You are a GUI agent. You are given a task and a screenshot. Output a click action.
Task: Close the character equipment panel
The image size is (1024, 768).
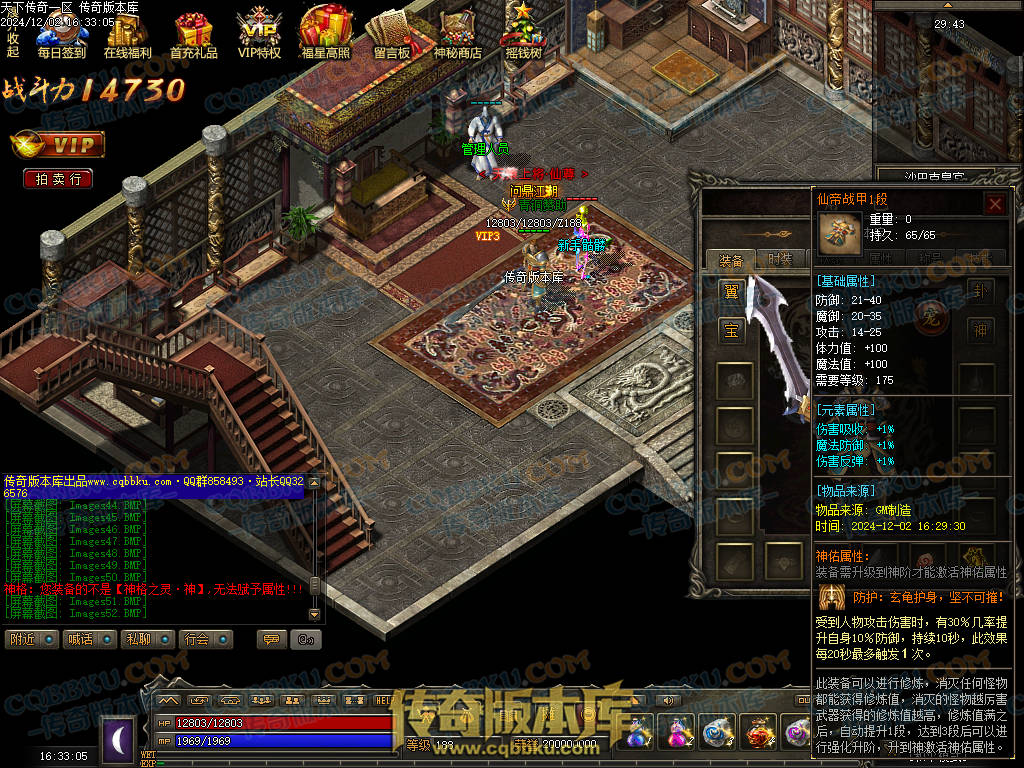[995, 204]
